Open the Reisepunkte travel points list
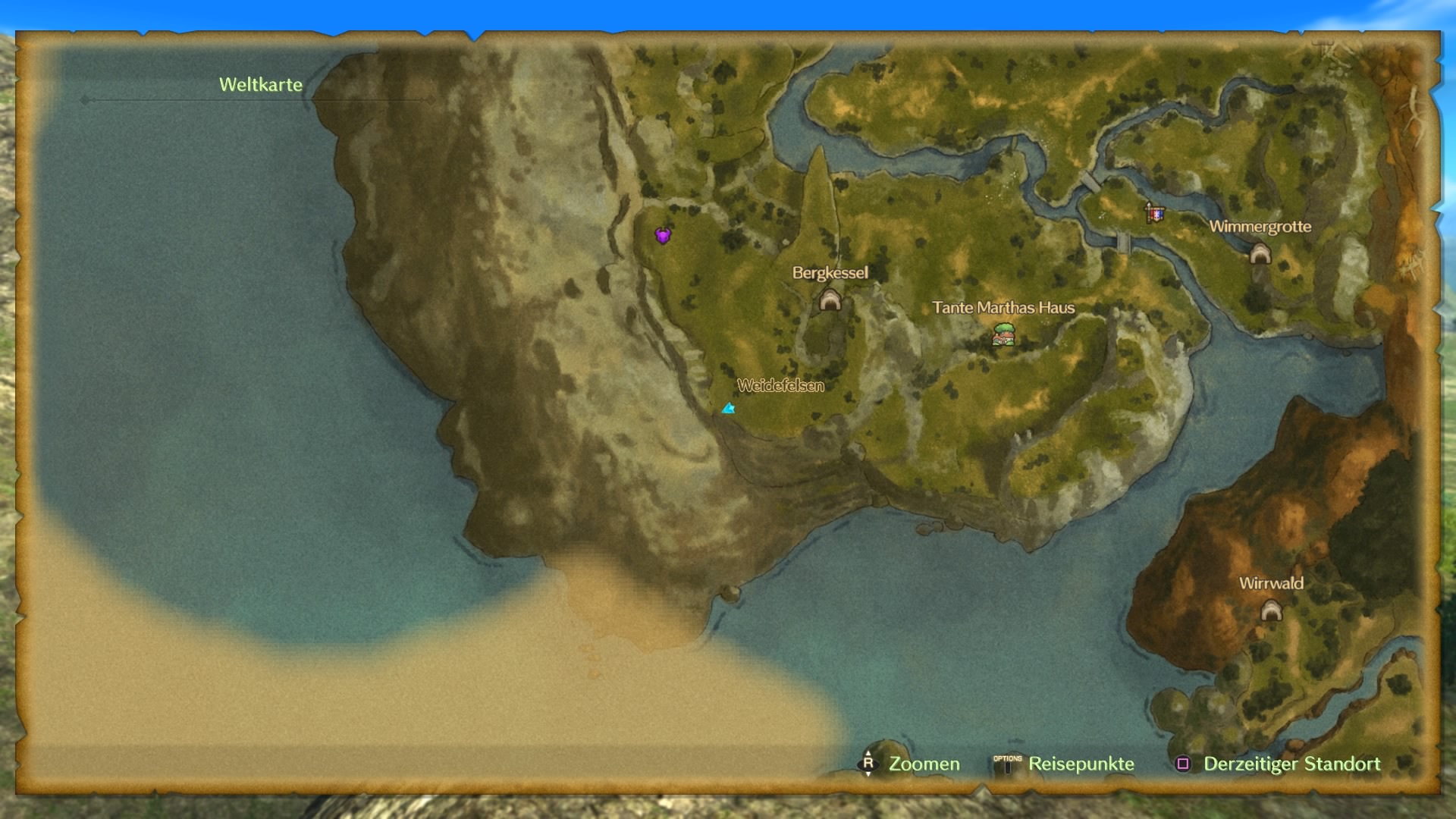1456x819 pixels. point(1065,764)
